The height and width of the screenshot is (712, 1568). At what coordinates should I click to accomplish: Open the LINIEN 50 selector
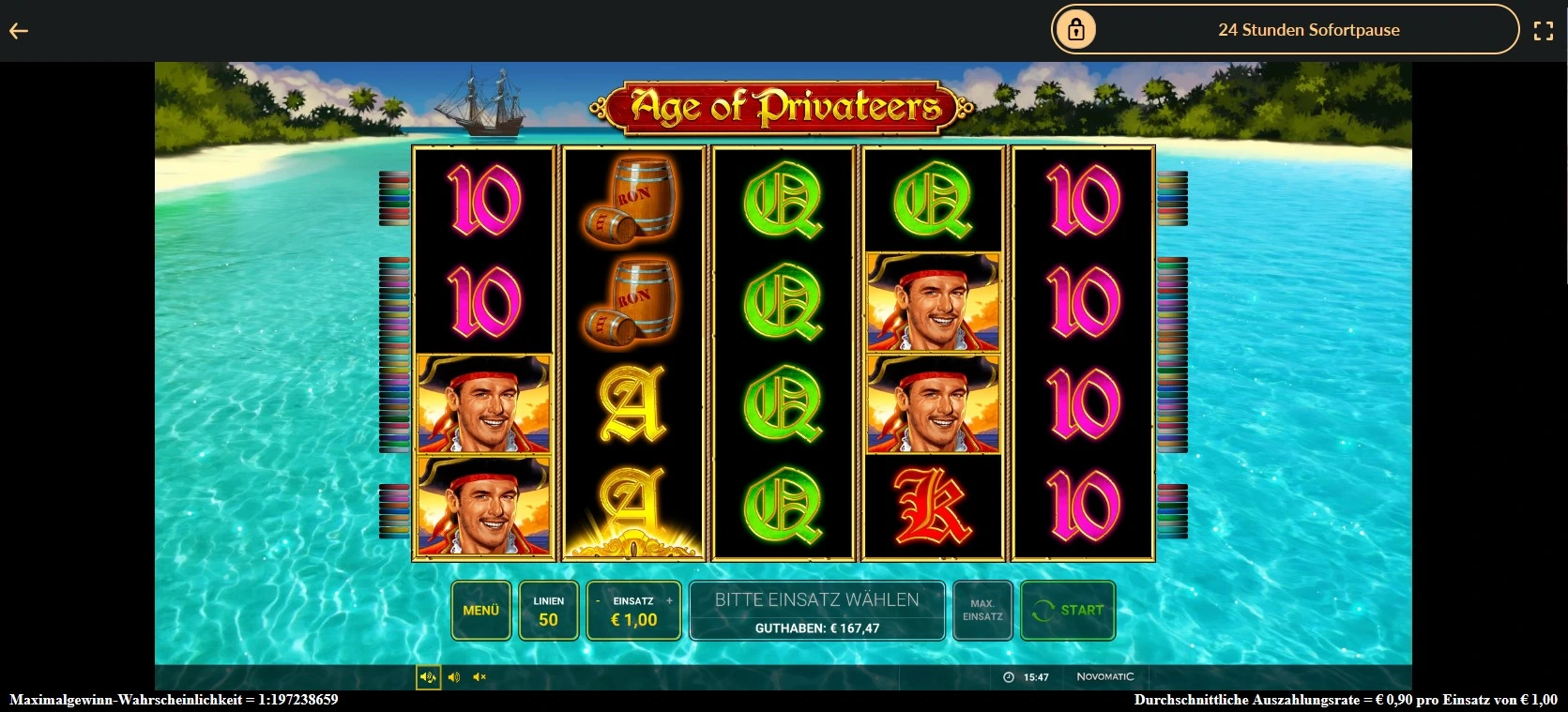548,611
